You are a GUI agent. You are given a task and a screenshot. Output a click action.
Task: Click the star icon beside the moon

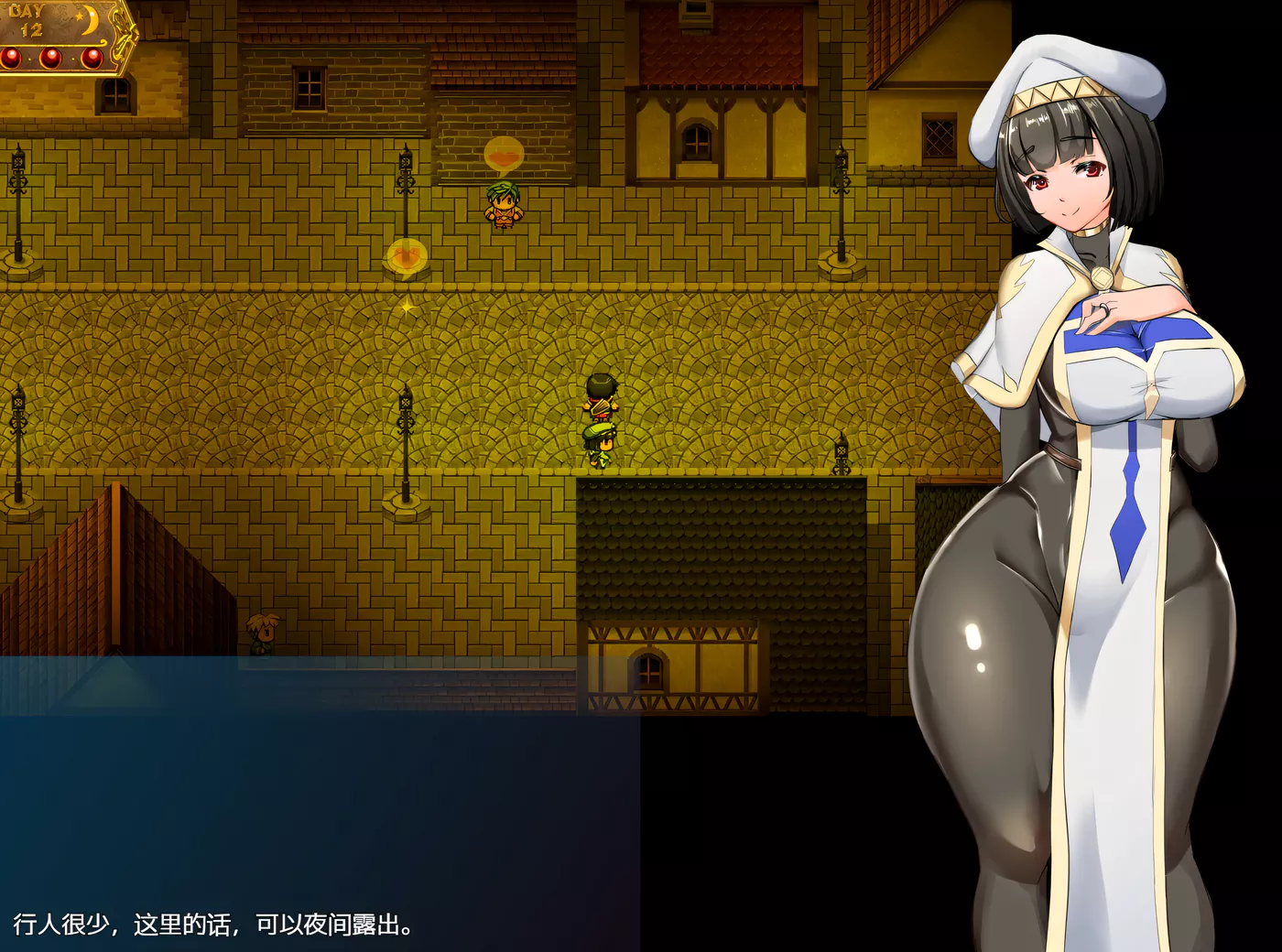79,16
